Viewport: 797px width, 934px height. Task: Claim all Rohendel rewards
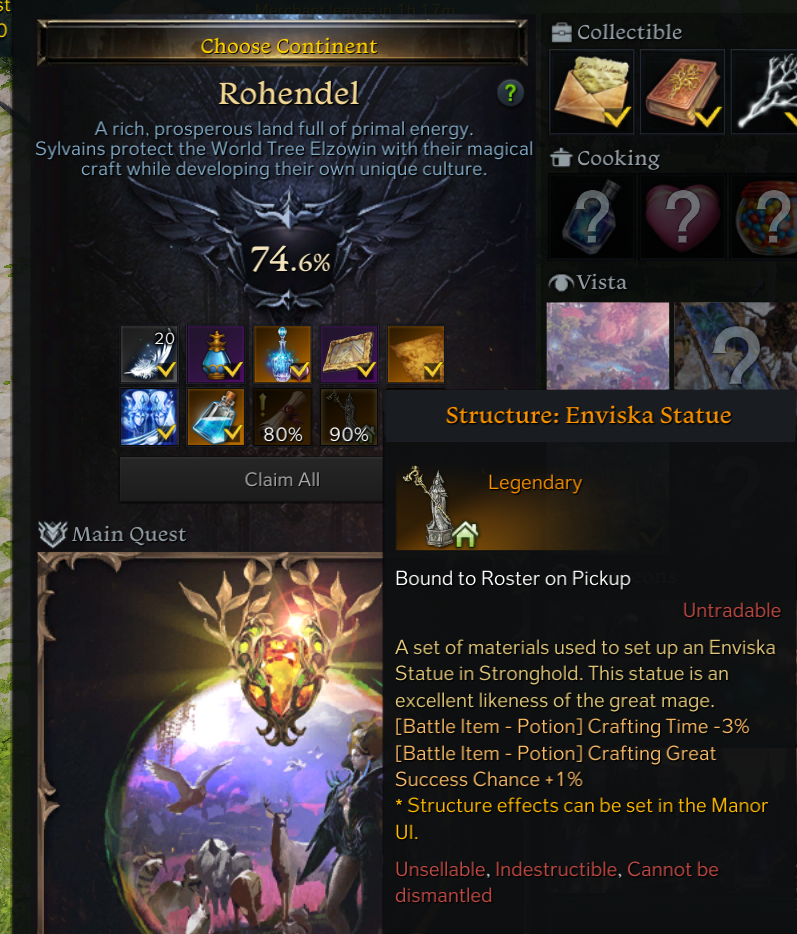(x=282, y=480)
